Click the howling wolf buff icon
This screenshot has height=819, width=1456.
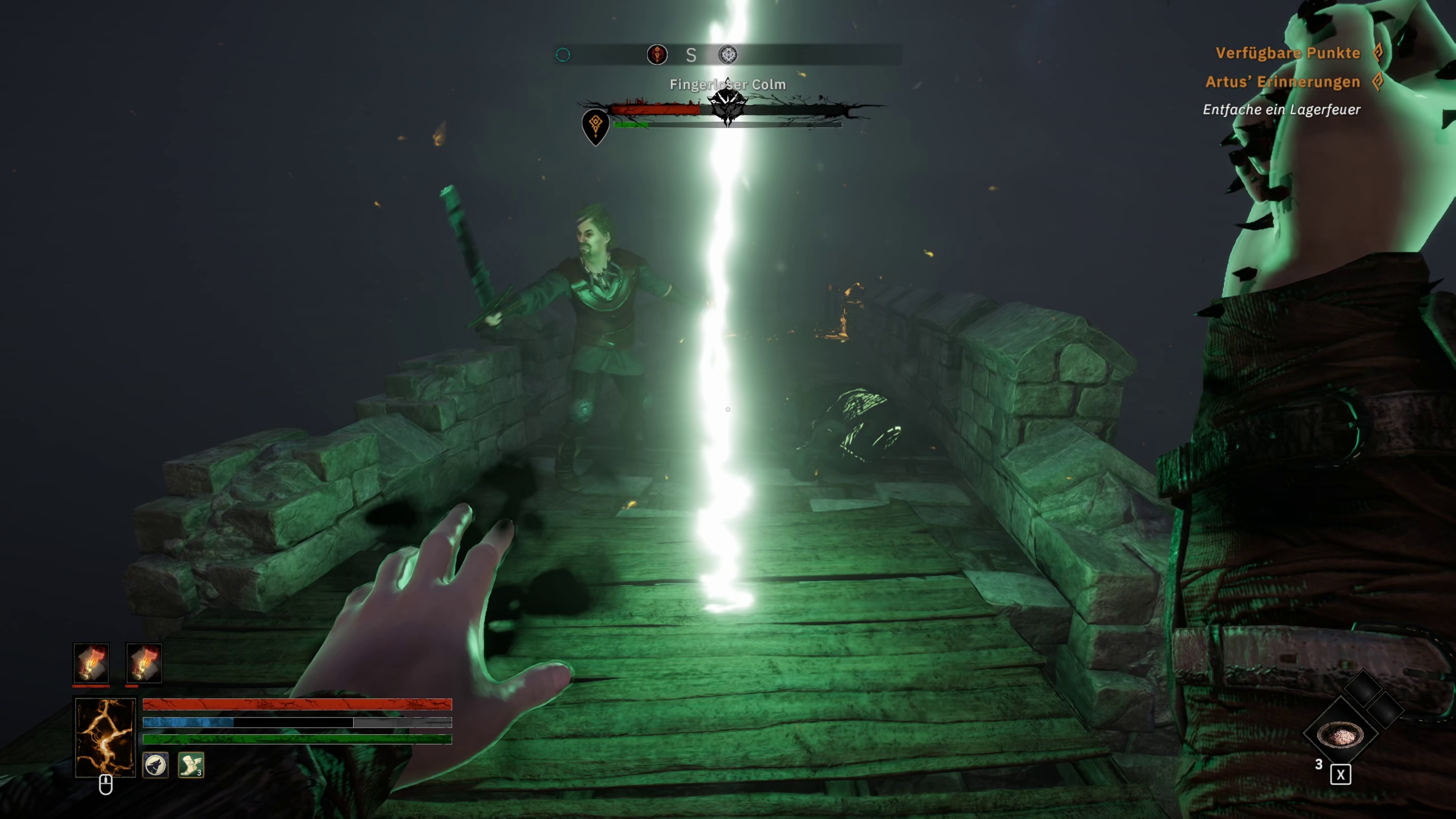coord(155,765)
